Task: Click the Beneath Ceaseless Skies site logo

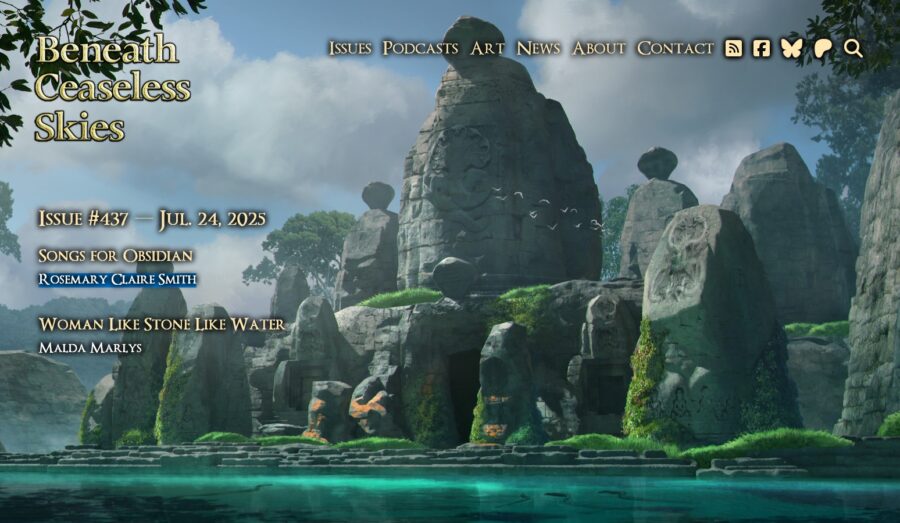Action: point(112,88)
